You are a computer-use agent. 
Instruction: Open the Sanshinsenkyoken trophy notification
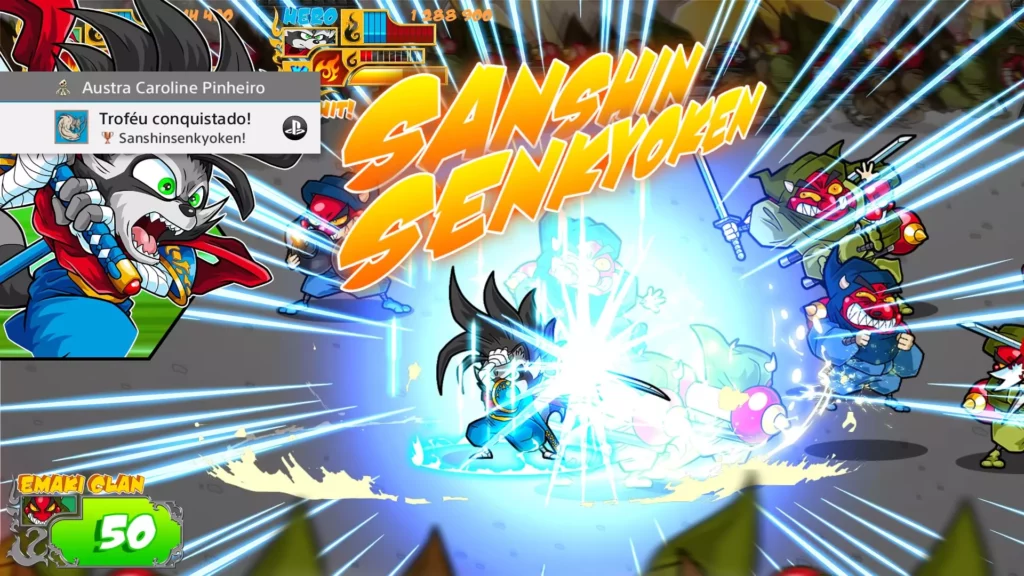point(174,128)
